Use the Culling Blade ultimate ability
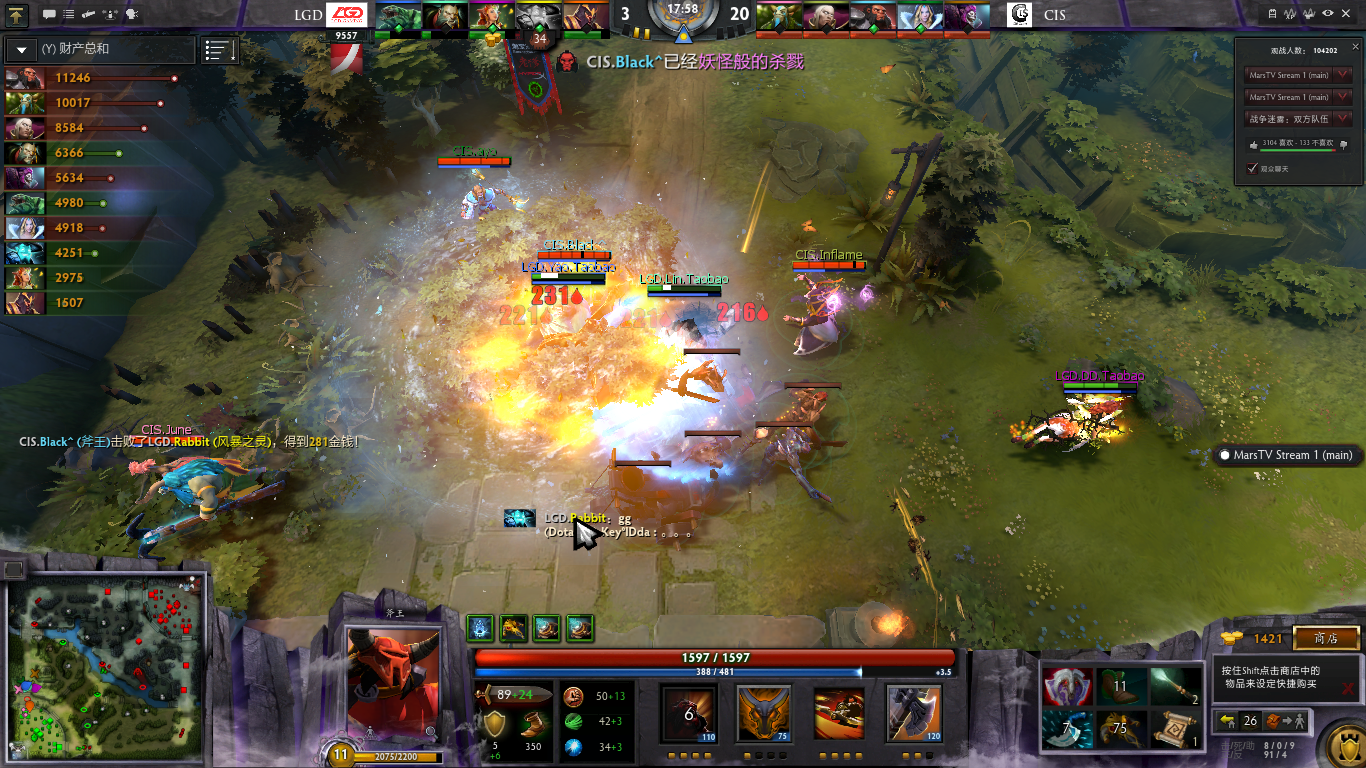 click(914, 714)
